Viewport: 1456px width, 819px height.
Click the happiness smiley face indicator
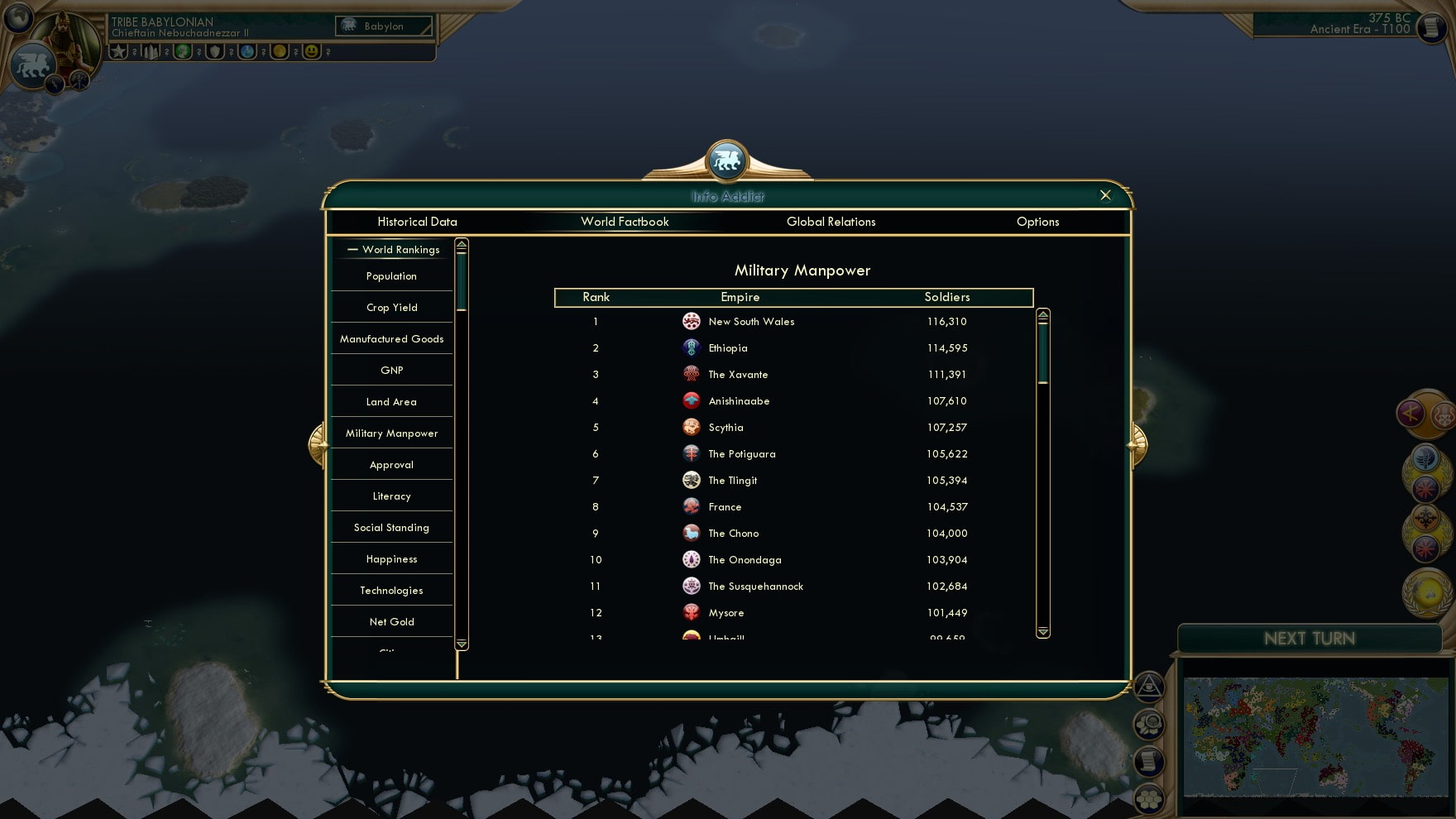pos(311,51)
